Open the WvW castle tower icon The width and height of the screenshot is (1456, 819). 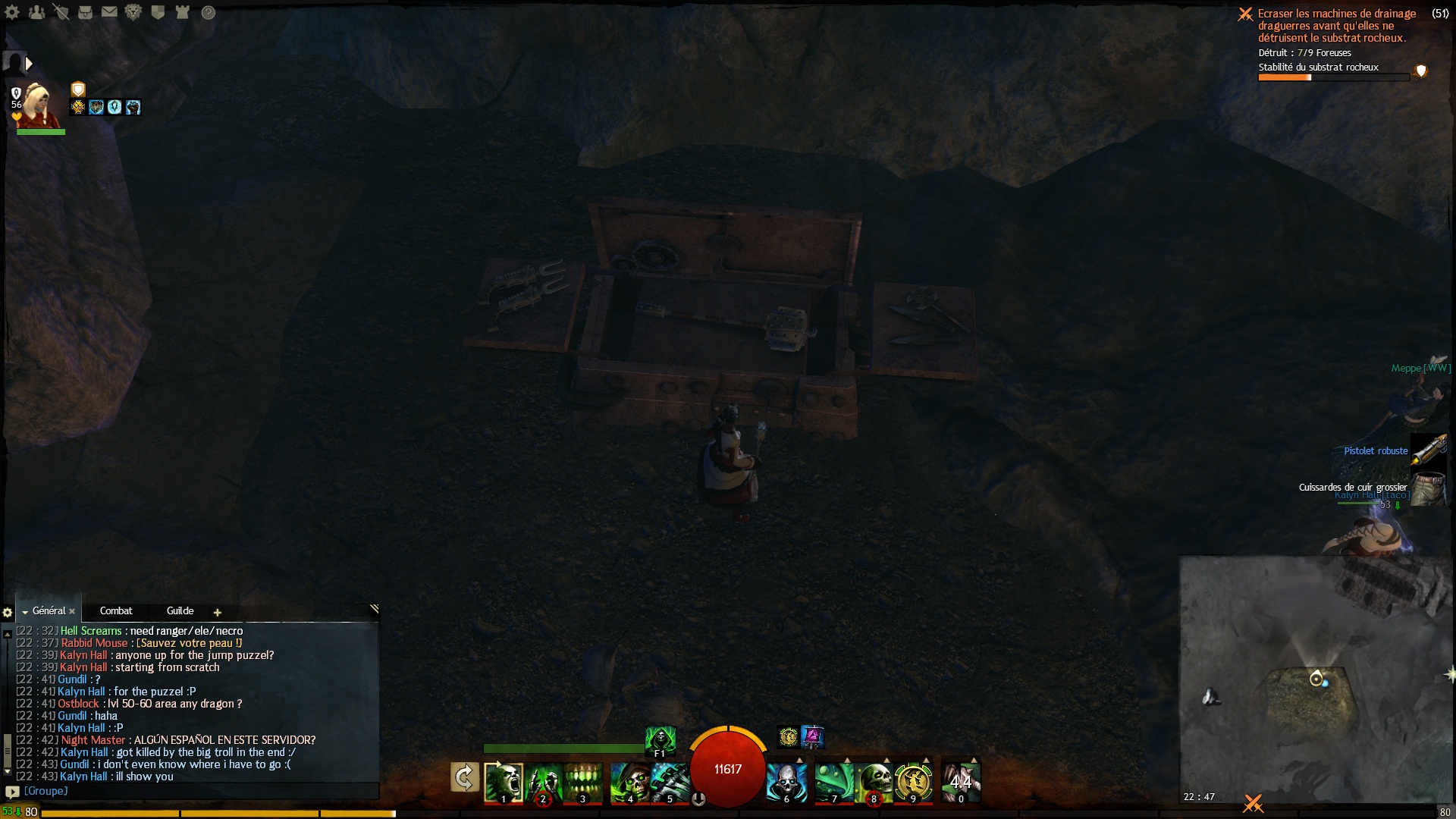[182, 12]
